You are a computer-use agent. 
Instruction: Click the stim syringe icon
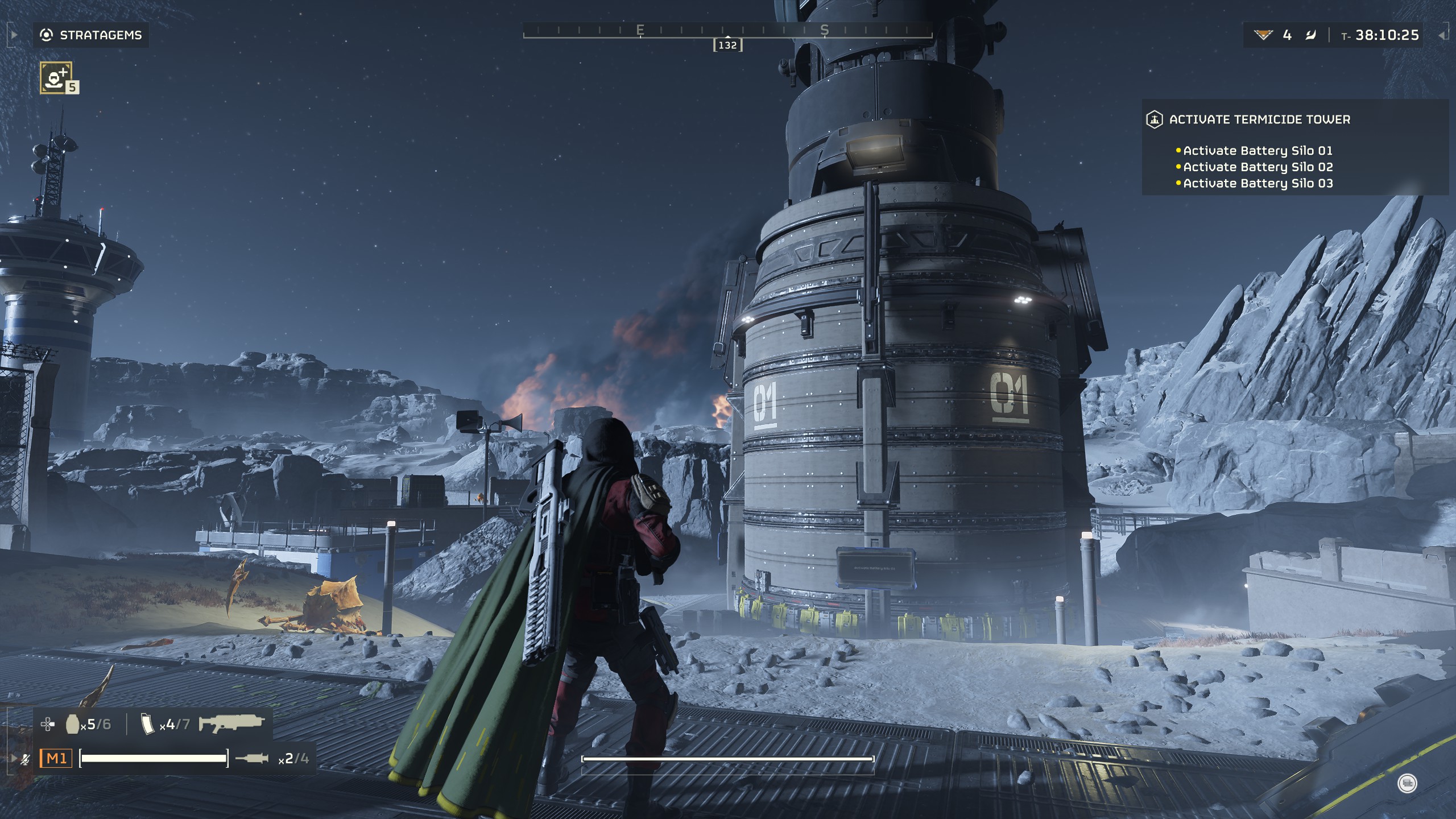click(251, 758)
